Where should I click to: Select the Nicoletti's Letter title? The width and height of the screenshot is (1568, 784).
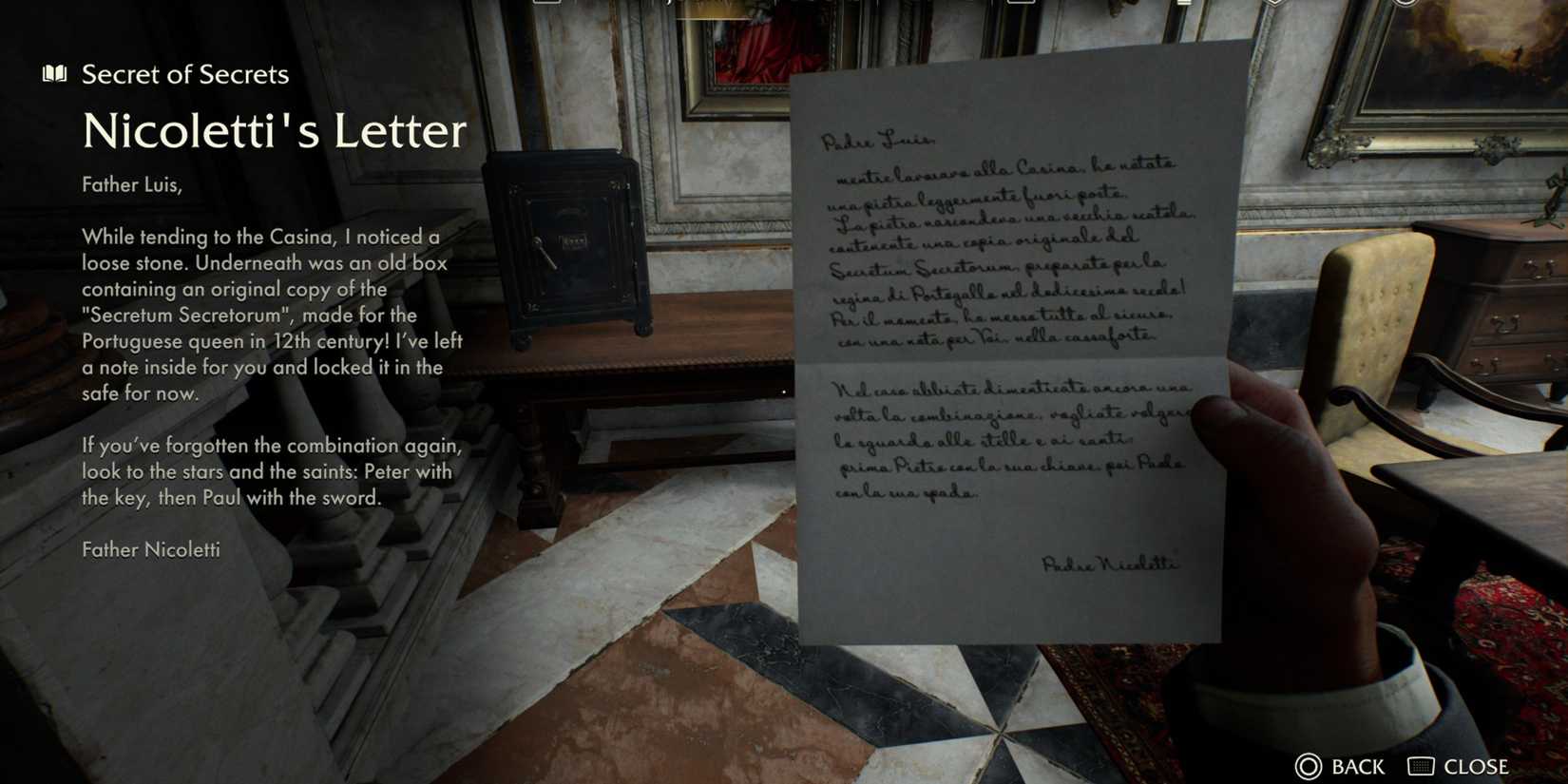pyautogui.click(x=274, y=131)
